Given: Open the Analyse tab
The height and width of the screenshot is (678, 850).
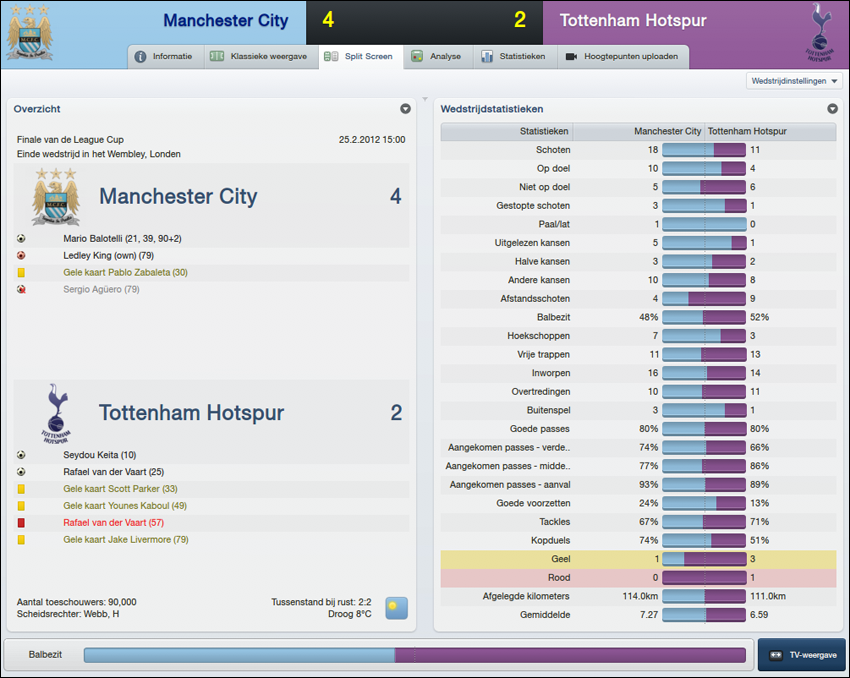Looking at the screenshot, I should pos(436,57).
